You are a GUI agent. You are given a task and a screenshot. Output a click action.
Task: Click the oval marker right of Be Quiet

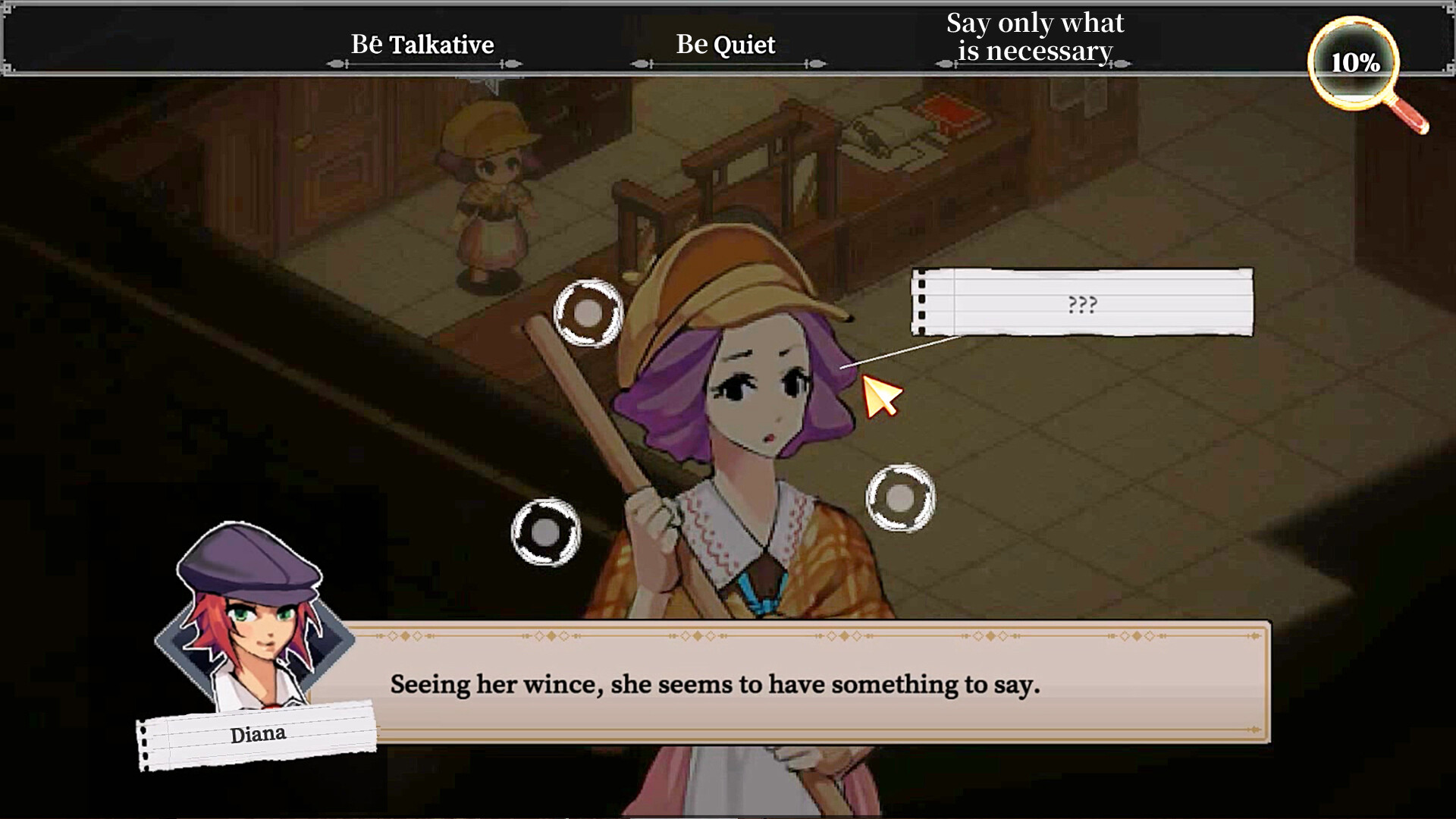[817, 64]
